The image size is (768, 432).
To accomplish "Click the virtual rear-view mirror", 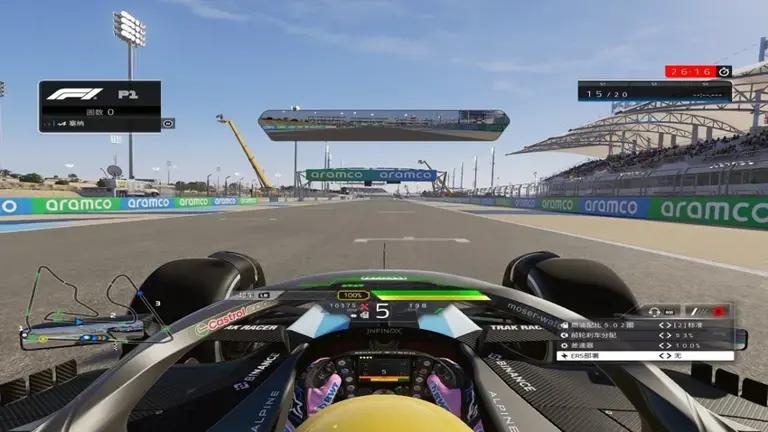I will click(384, 125).
